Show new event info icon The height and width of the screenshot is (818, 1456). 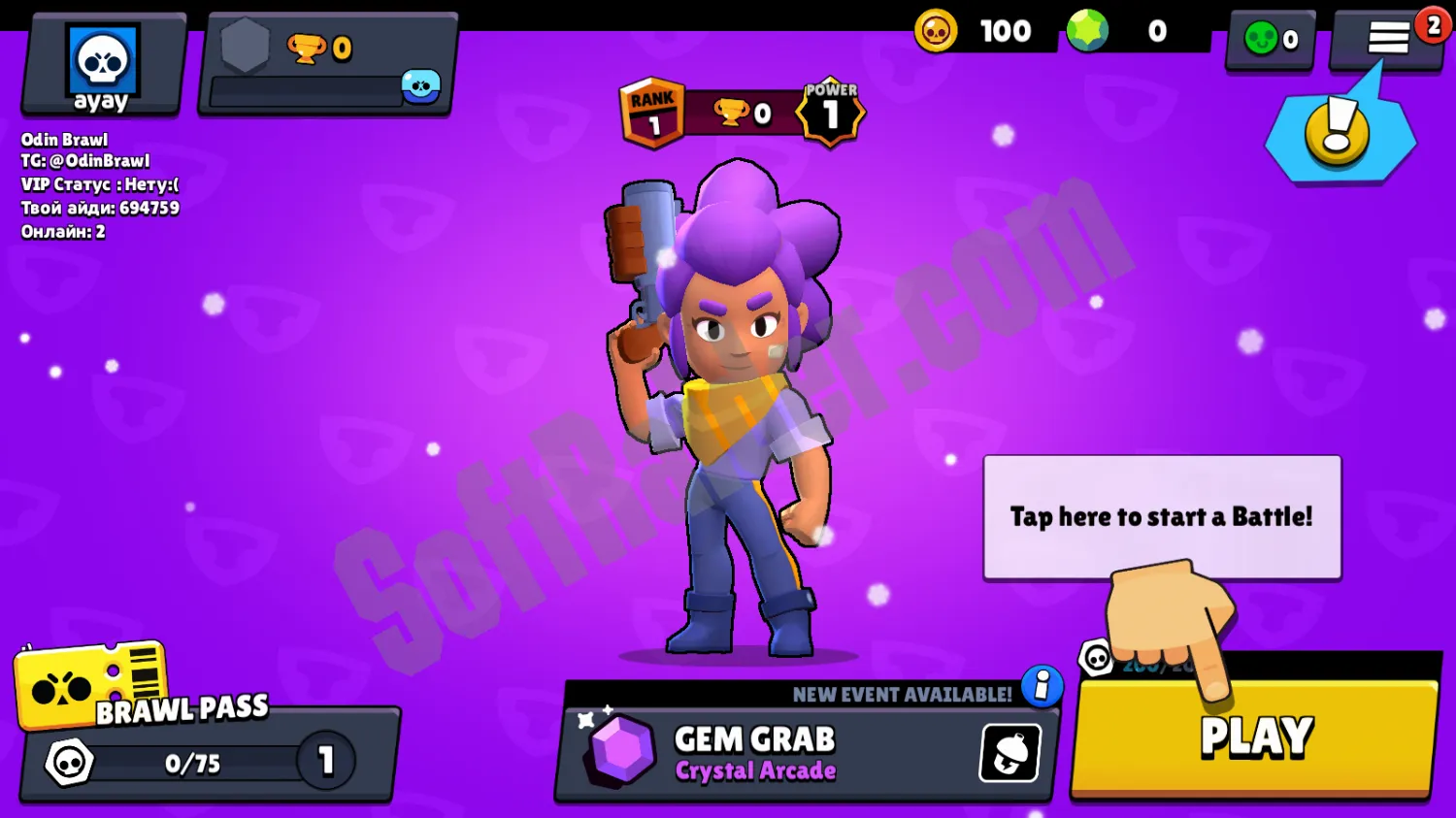(1042, 686)
